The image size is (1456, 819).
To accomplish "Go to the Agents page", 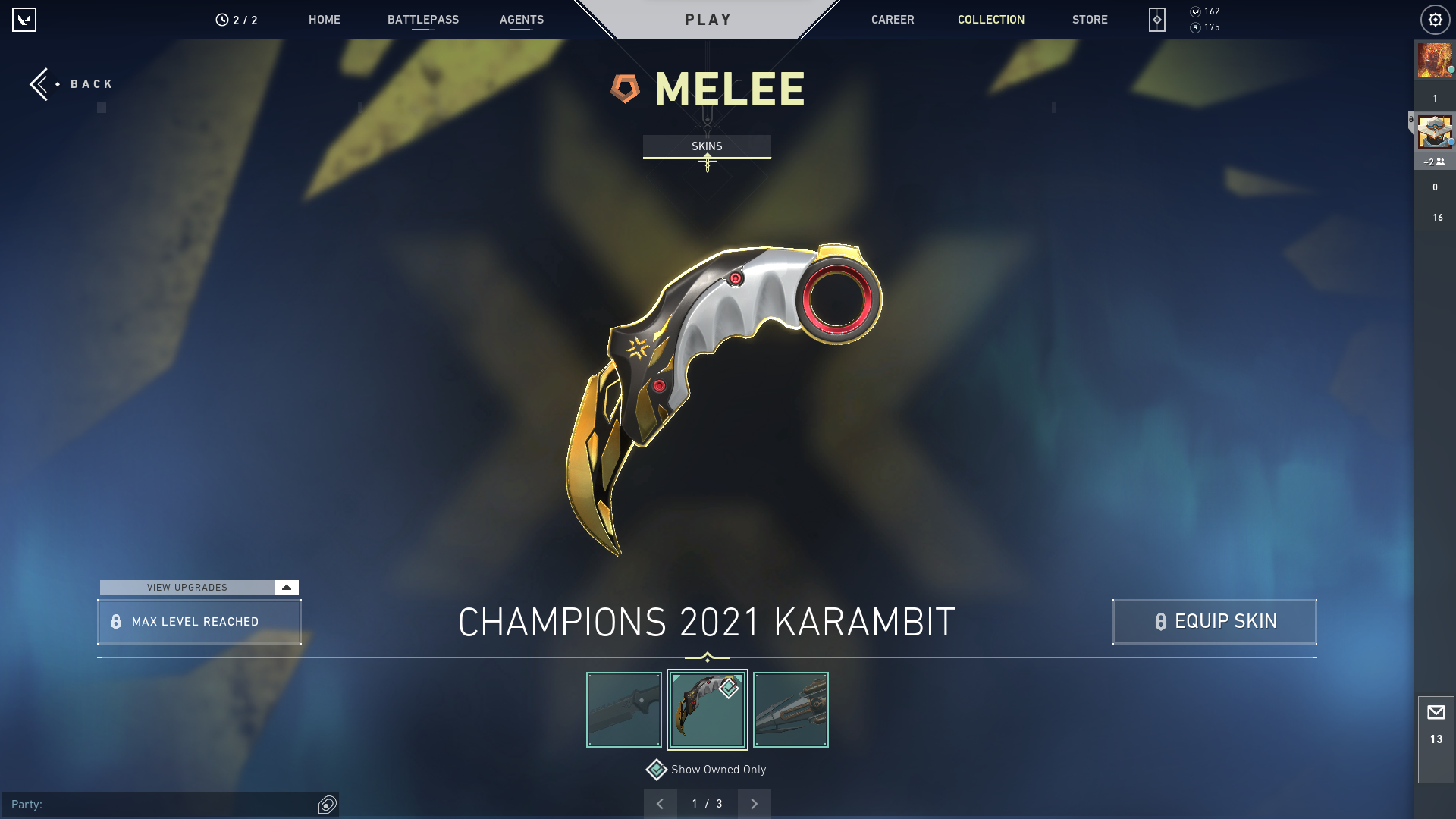I will click(521, 20).
